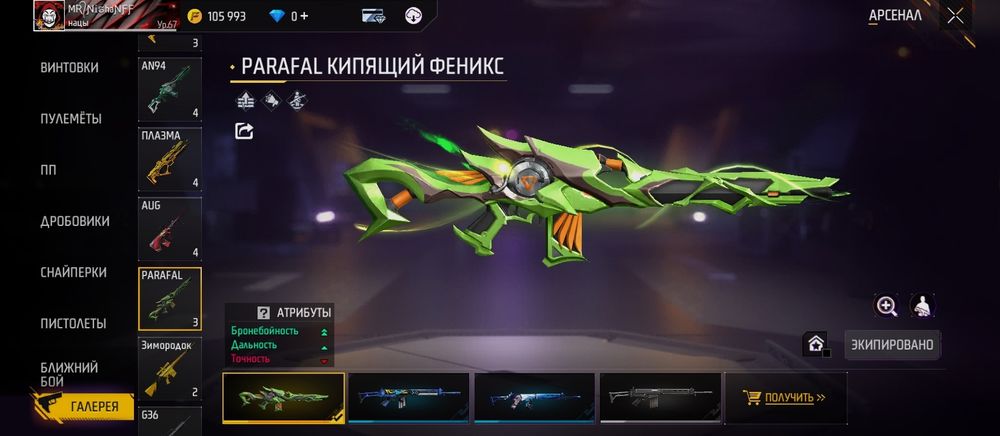Pick the Плазма weapon entry
This screenshot has width=1000, height=436.
tap(170, 159)
